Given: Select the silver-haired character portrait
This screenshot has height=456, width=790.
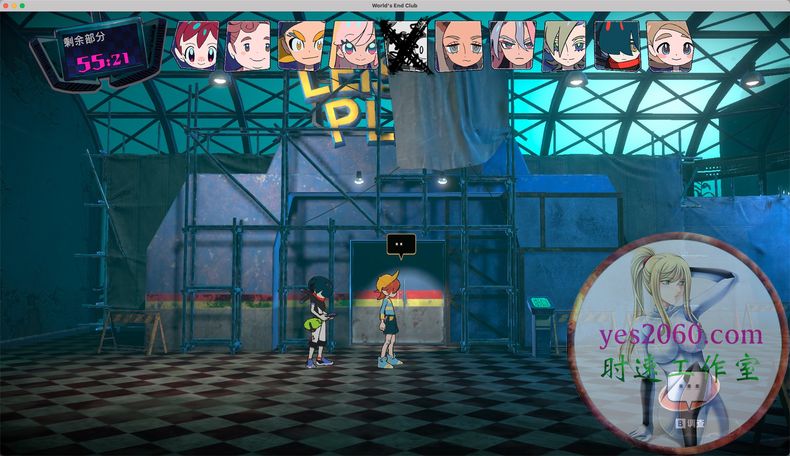Looking at the screenshot, I should coord(511,46).
